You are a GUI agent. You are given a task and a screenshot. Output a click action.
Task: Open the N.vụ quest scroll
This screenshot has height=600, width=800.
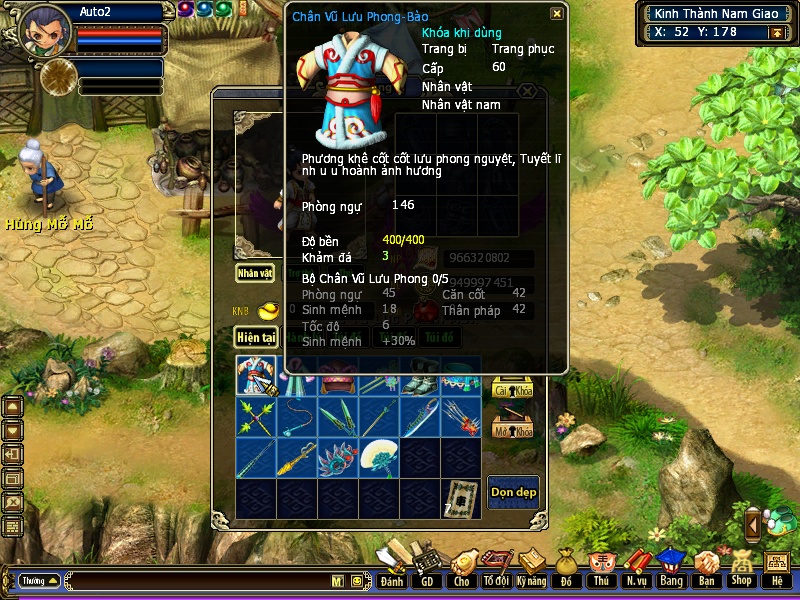[x=636, y=568]
